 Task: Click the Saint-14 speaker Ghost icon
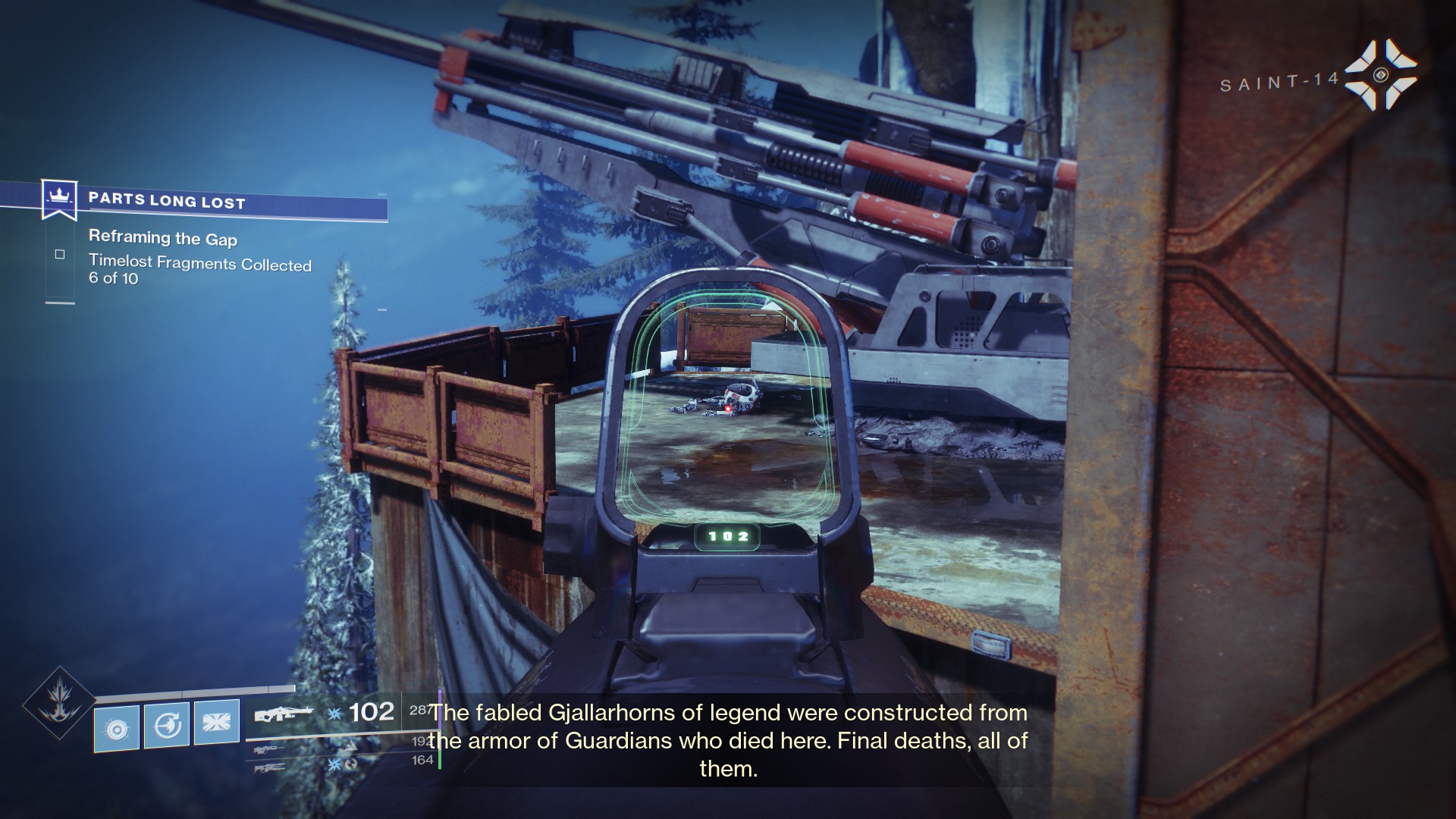coord(1380,74)
